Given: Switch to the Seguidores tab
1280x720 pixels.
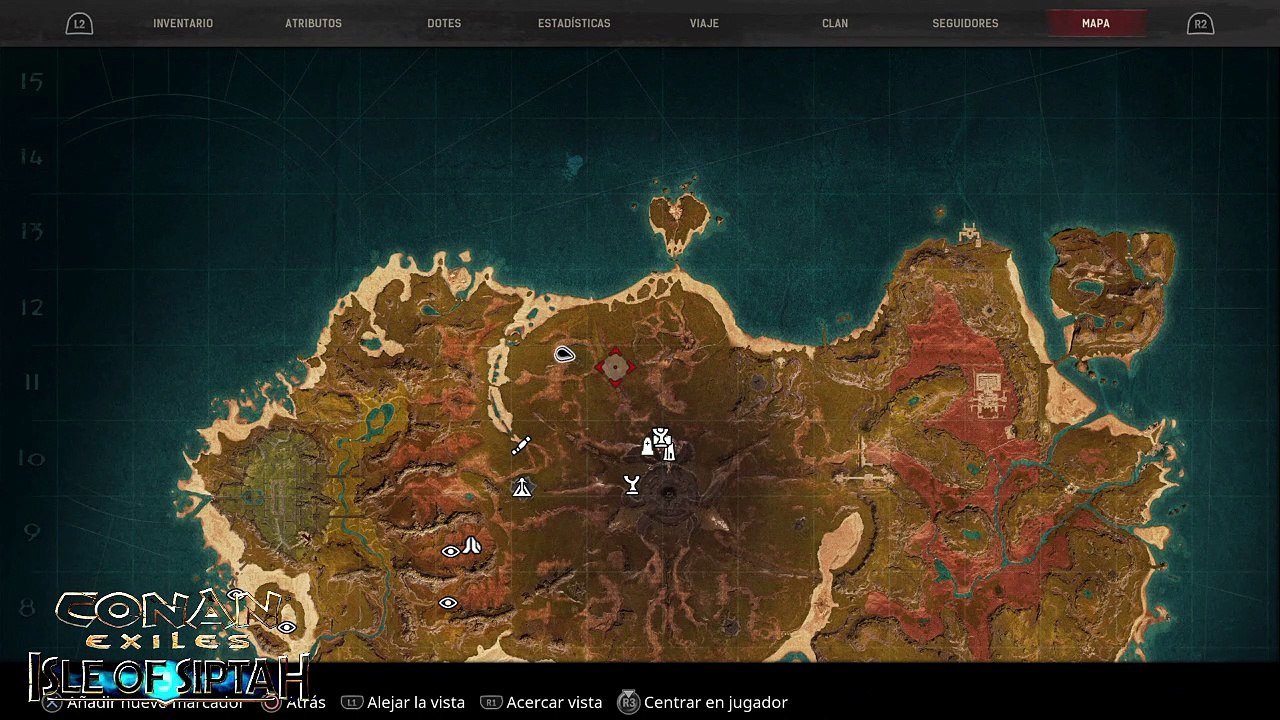Looking at the screenshot, I should [x=965, y=23].
